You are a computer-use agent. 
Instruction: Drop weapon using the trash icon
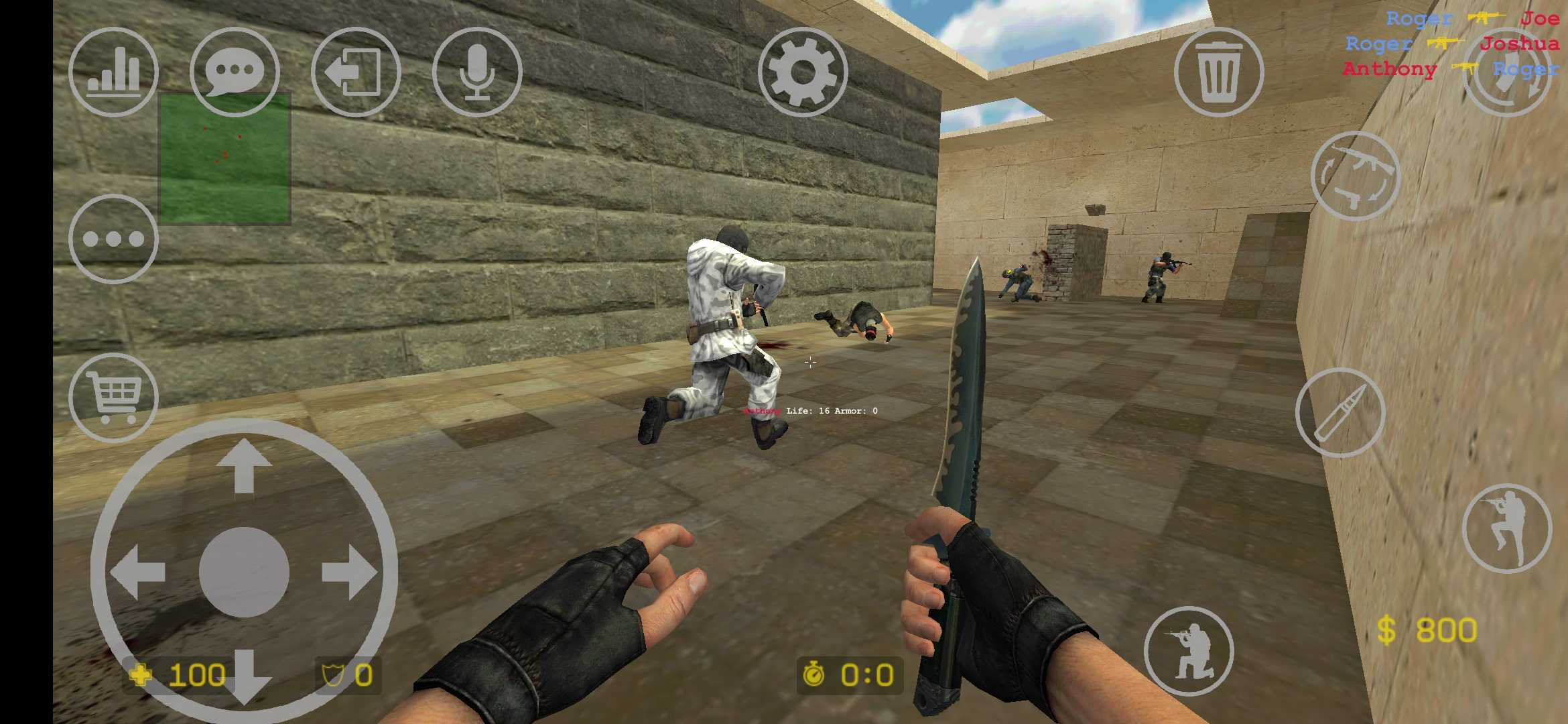pyautogui.click(x=1218, y=72)
